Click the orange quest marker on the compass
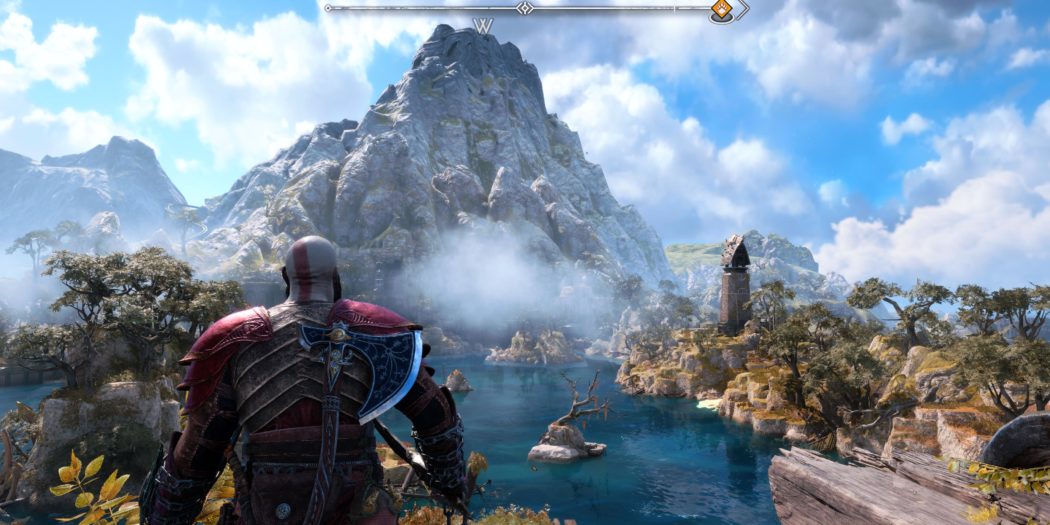The height and width of the screenshot is (525, 1050). pos(721,10)
